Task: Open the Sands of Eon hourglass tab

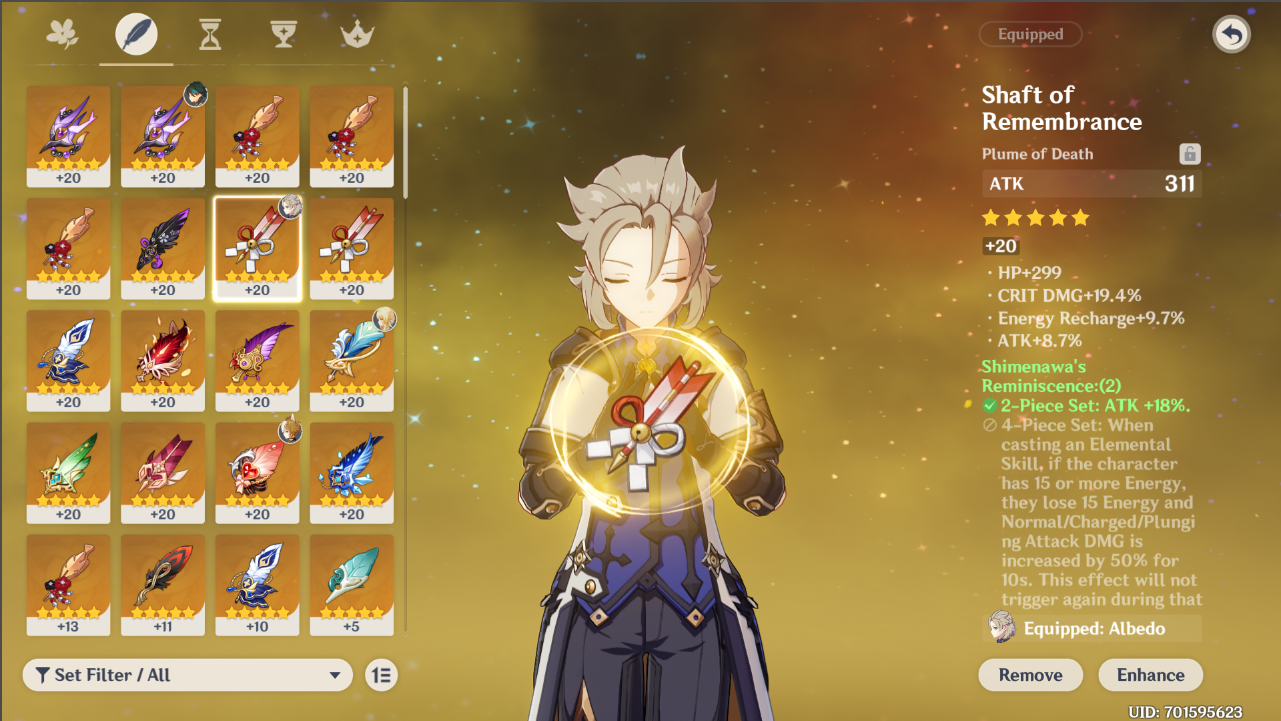Action: (208, 33)
